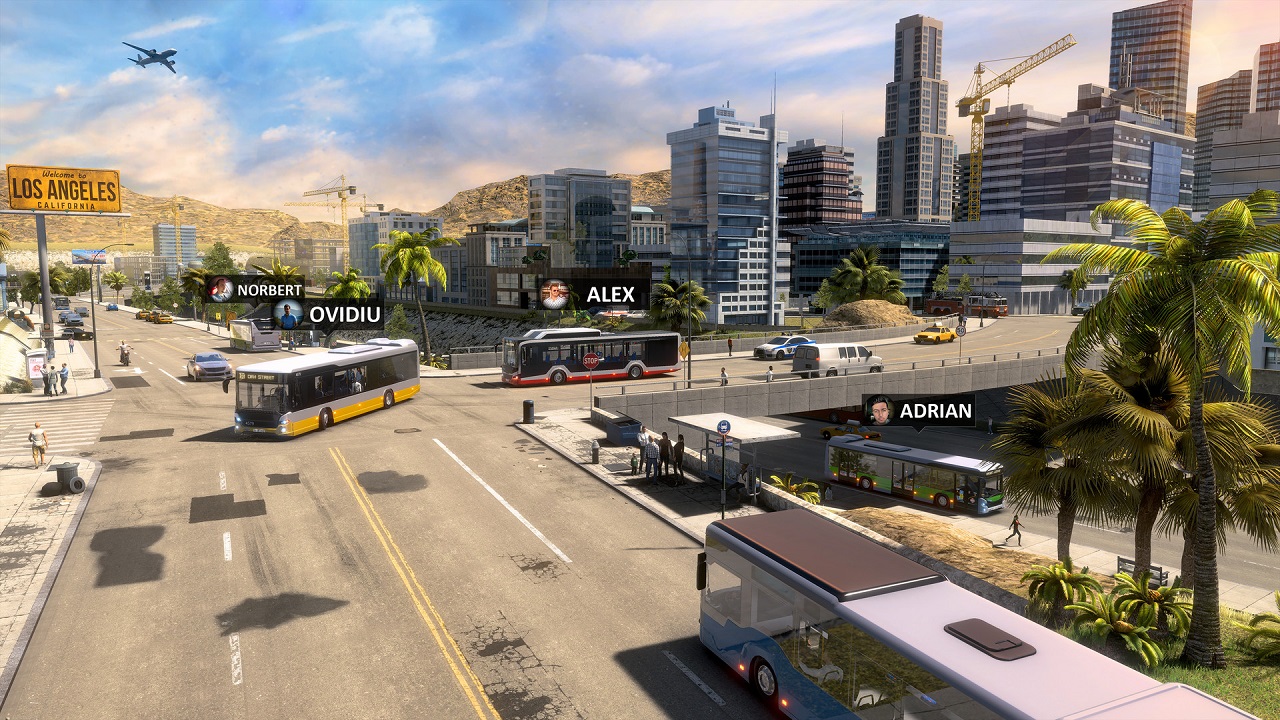Click Adrian's avatar photo

click(x=878, y=410)
